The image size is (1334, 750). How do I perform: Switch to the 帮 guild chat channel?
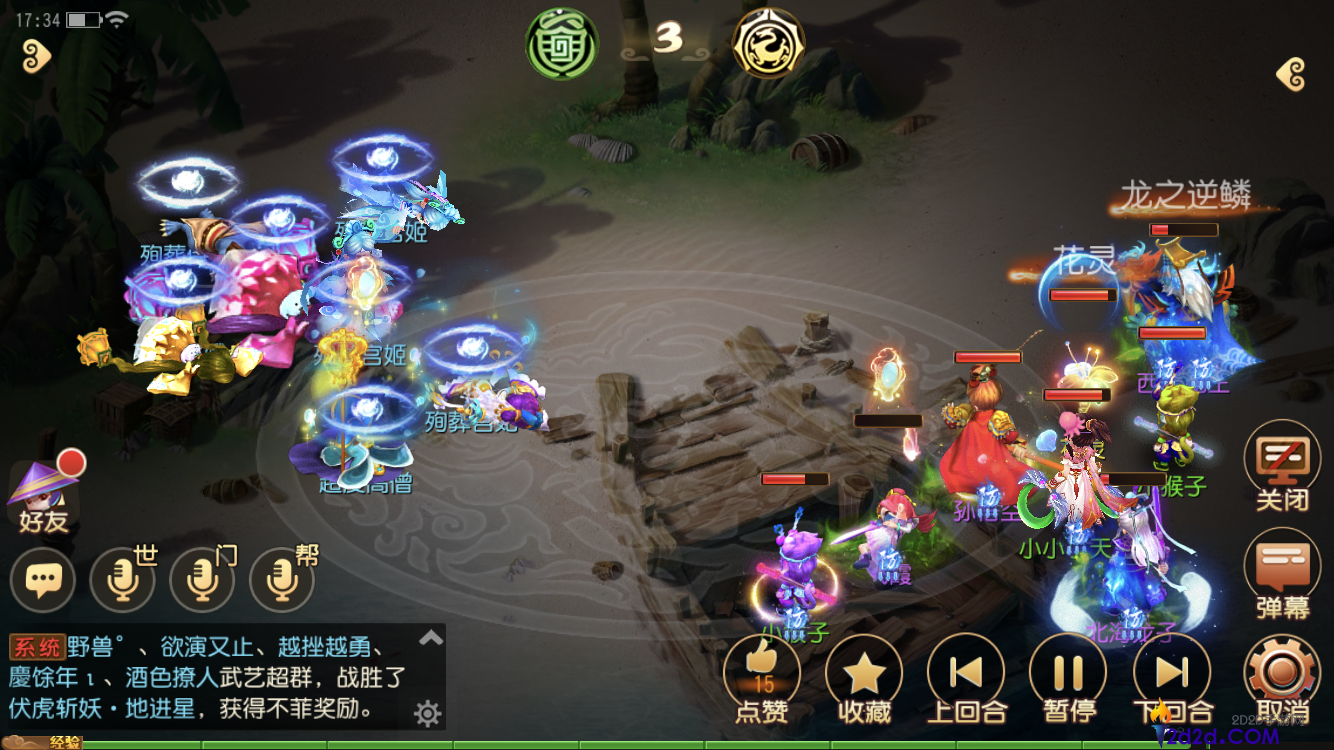coord(280,580)
